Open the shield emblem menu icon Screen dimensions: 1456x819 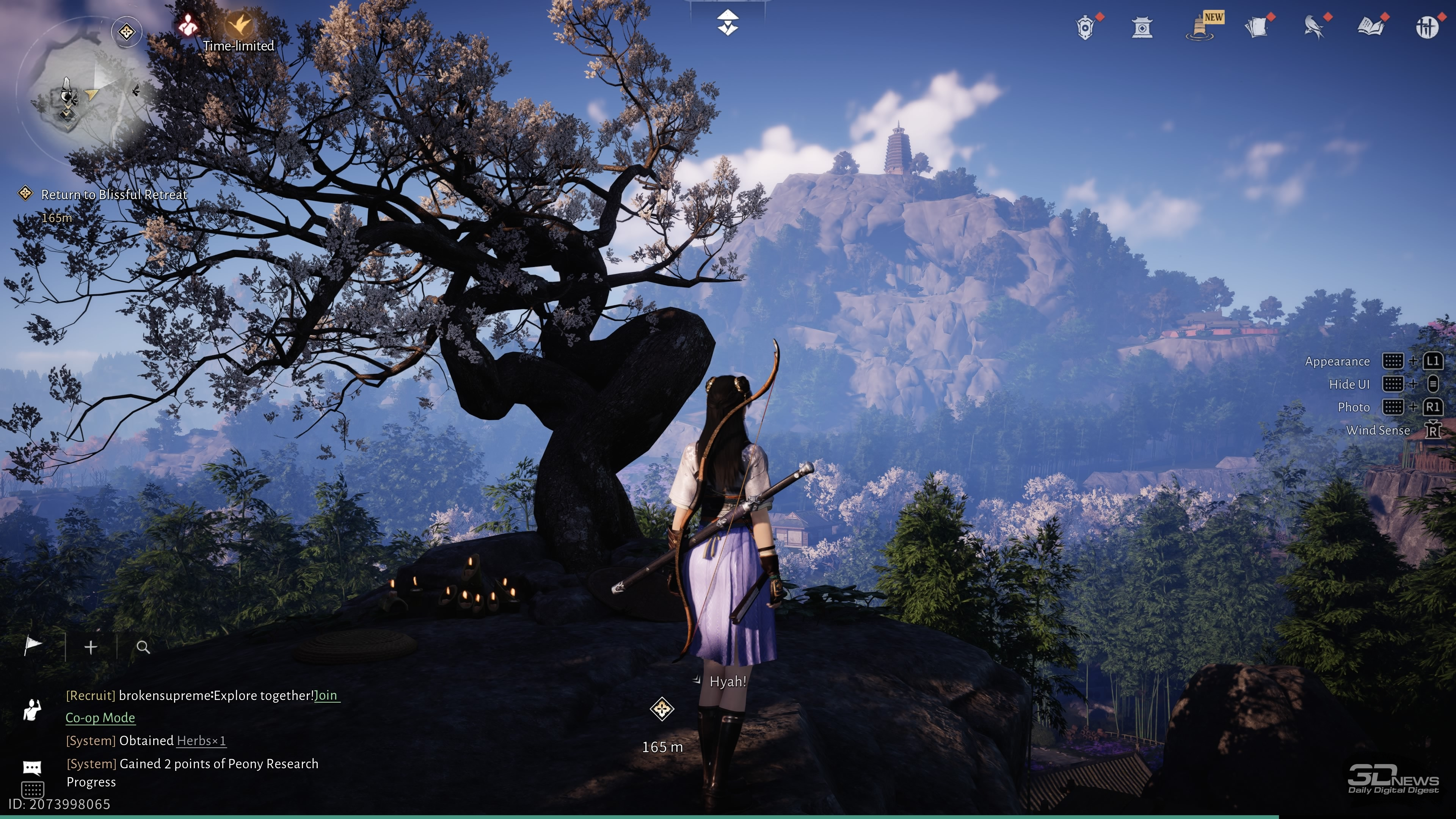pyautogui.click(x=1085, y=27)
